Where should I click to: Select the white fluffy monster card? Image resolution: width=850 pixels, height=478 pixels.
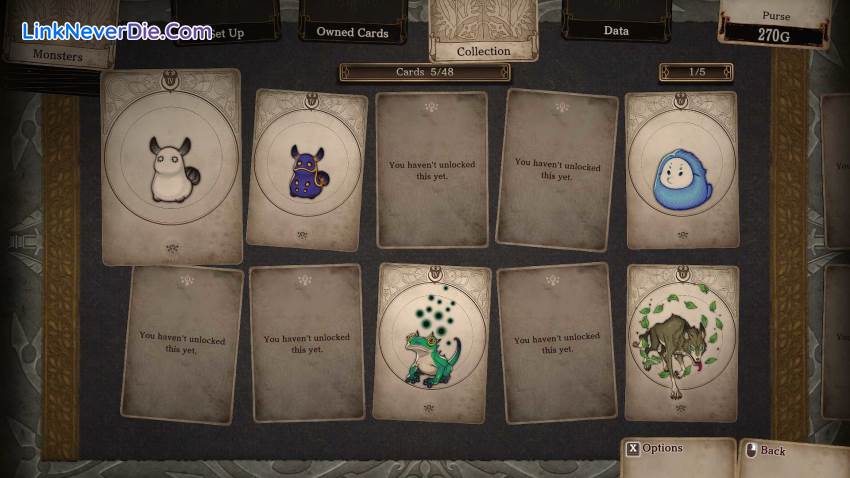172,167
